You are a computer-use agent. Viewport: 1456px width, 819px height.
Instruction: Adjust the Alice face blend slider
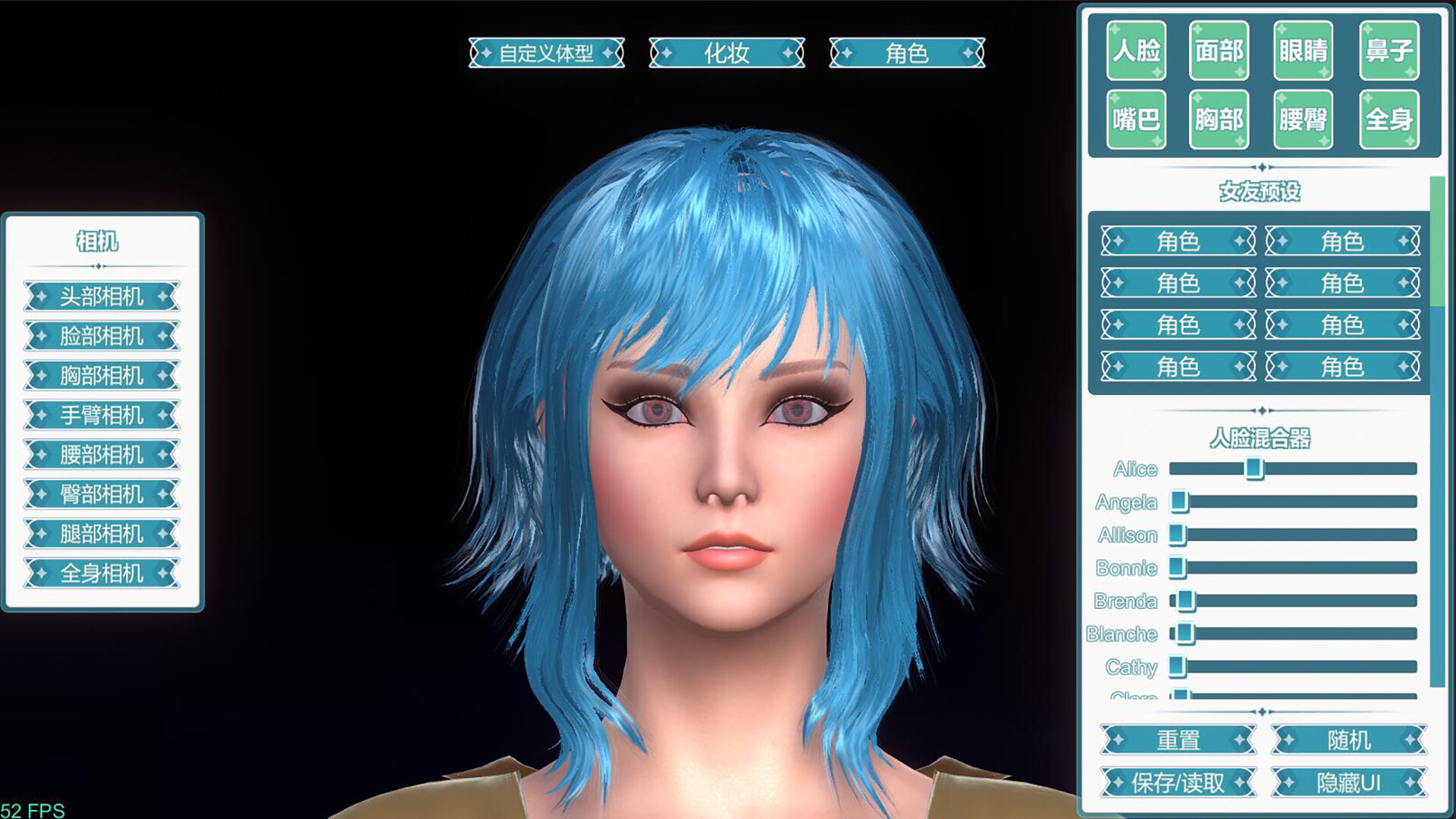tap(1255, 470)
